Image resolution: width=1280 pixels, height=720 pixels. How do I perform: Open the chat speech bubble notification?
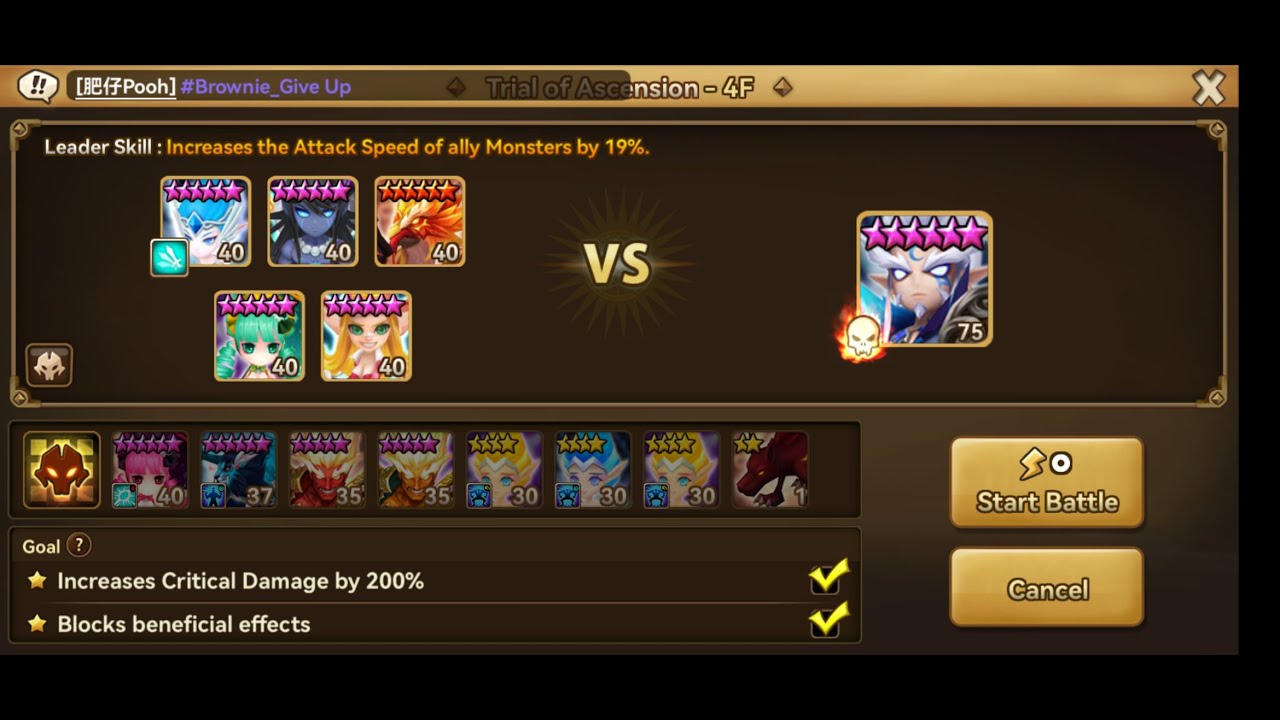37,87
